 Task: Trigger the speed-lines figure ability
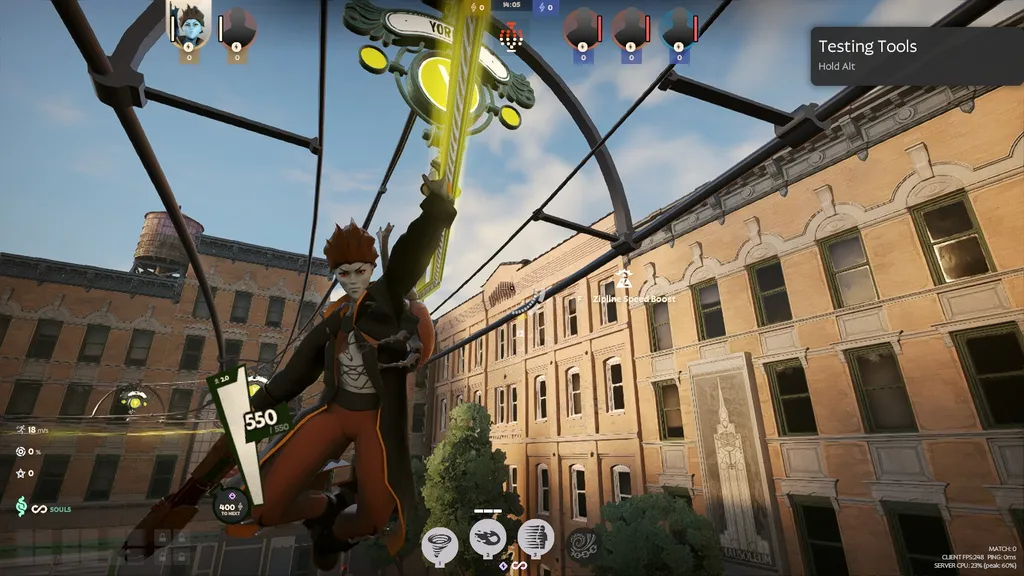click(536, 538)
